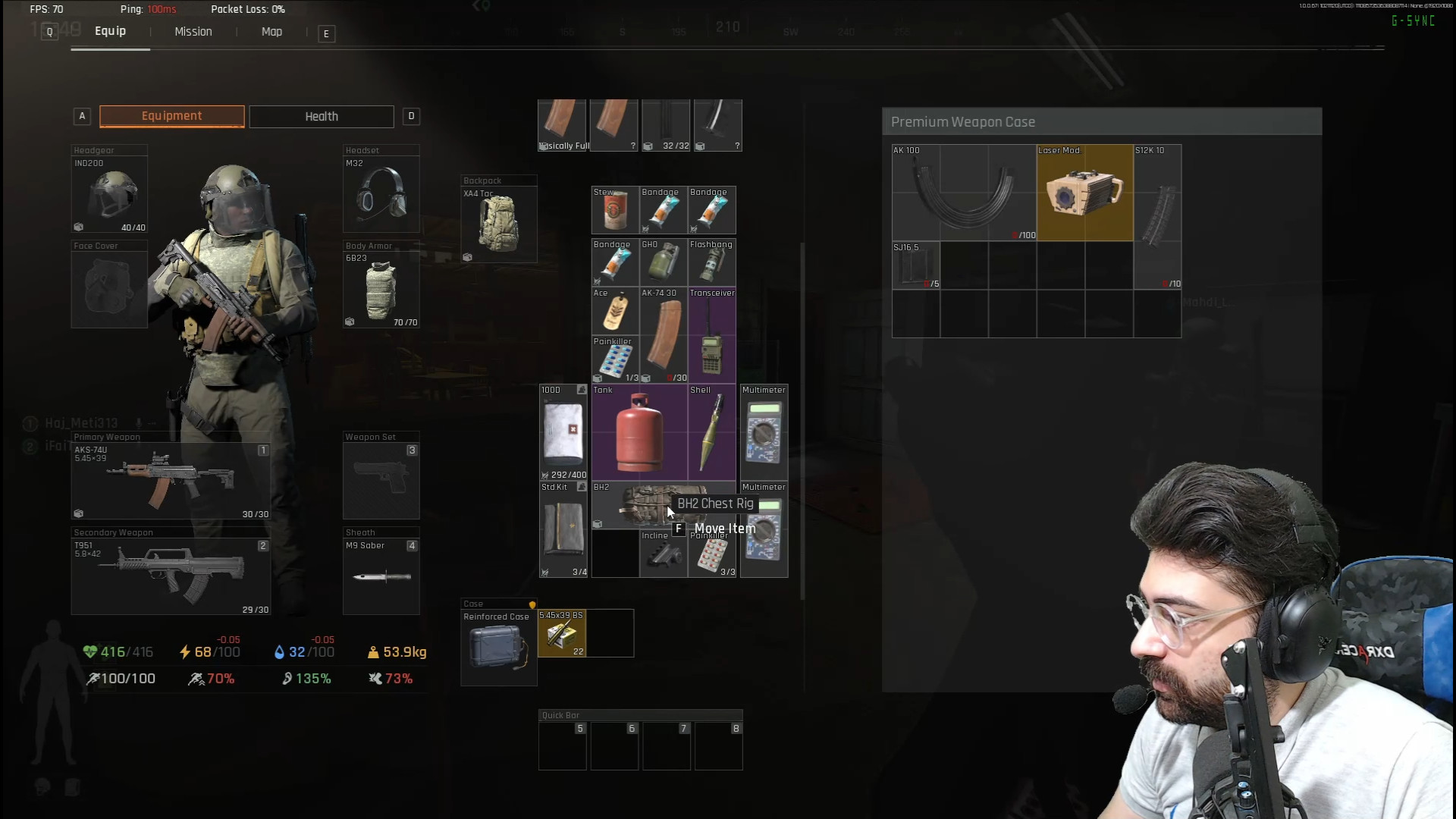This screenshot has height=819, width=1456.
Task: Select the Laser Mod in weapon case
Action: point(1084,193)
